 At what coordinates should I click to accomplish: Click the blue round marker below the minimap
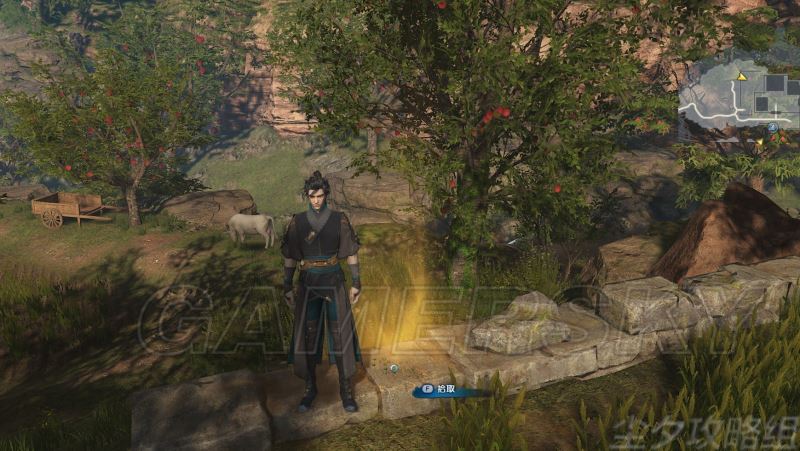[x=774, y=129]
